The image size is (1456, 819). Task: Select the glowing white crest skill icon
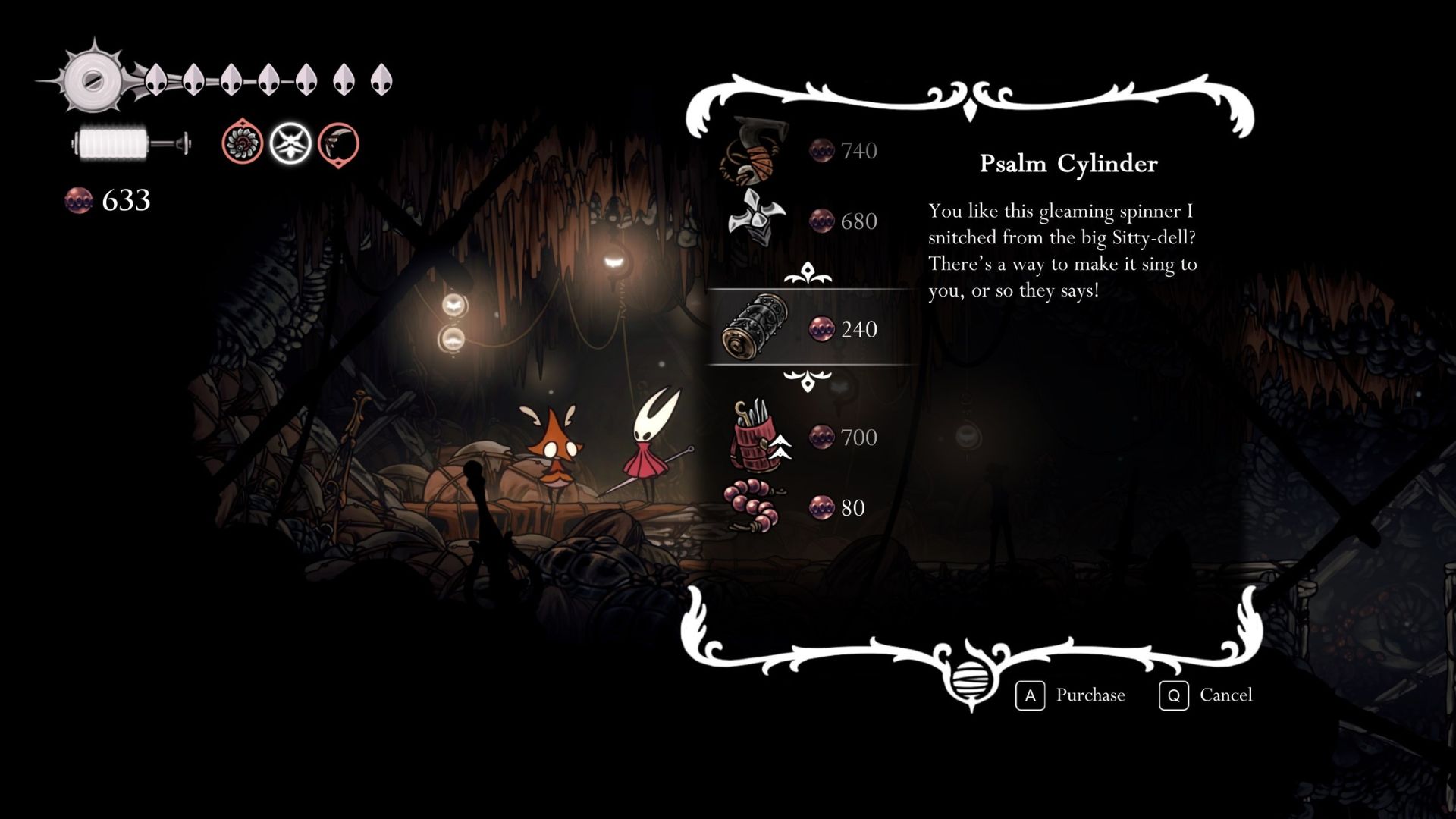[x=291, y=143]
